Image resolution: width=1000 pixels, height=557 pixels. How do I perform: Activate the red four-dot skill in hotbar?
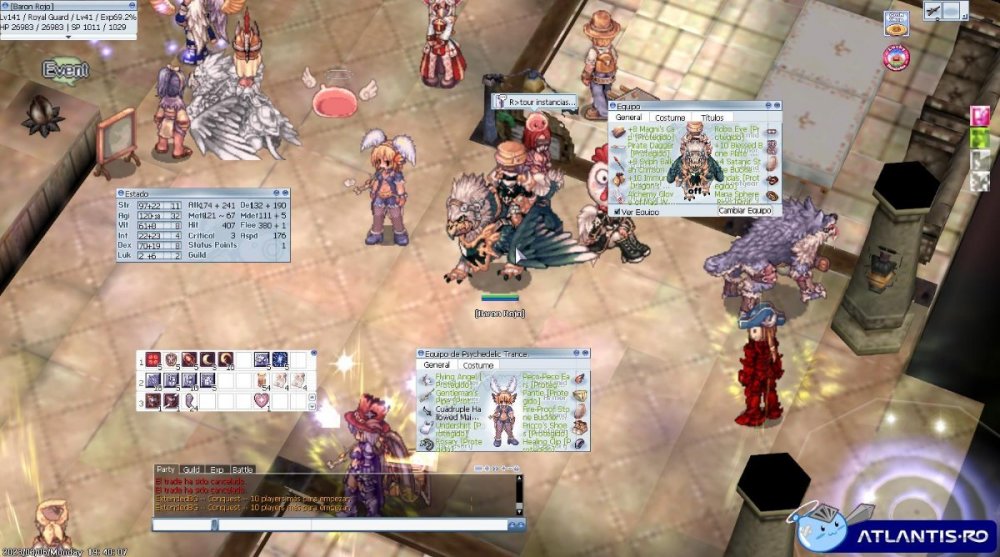tap(153, 359)
